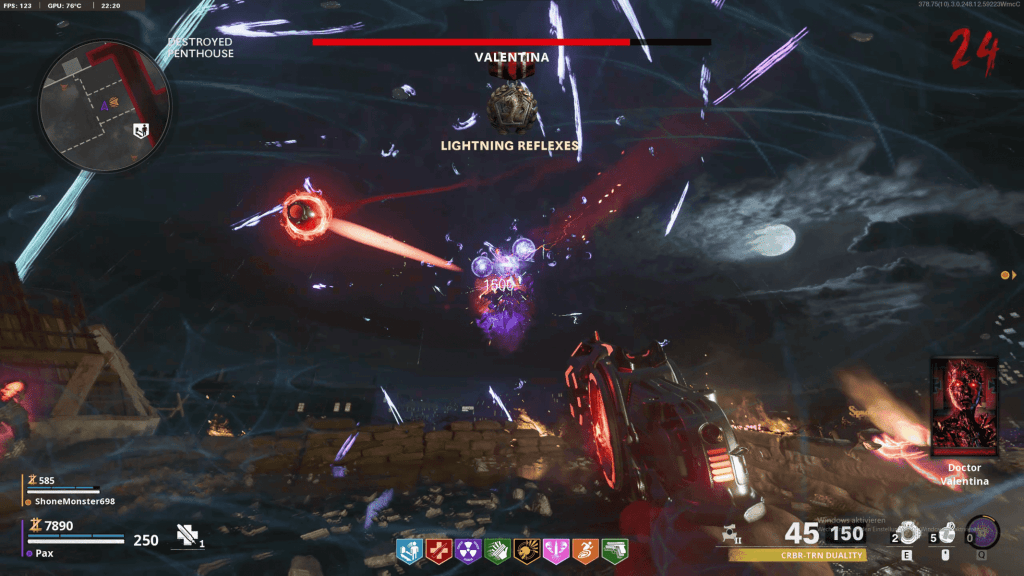The image size is (1024, 576).
Task: Click the black and orange perk icon
Action: 526,550
